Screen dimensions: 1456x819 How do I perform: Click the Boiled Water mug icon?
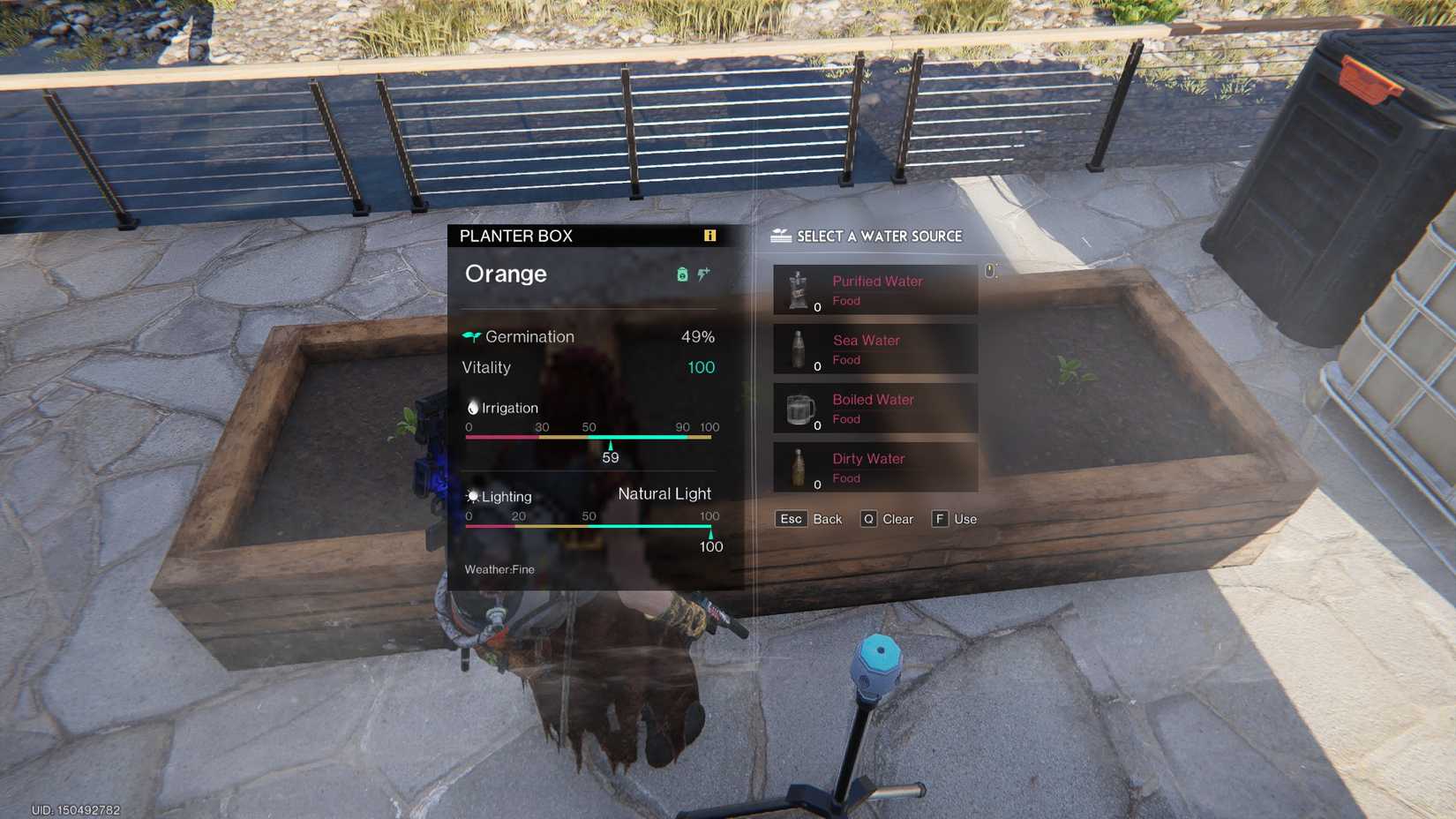pos(799,408)
